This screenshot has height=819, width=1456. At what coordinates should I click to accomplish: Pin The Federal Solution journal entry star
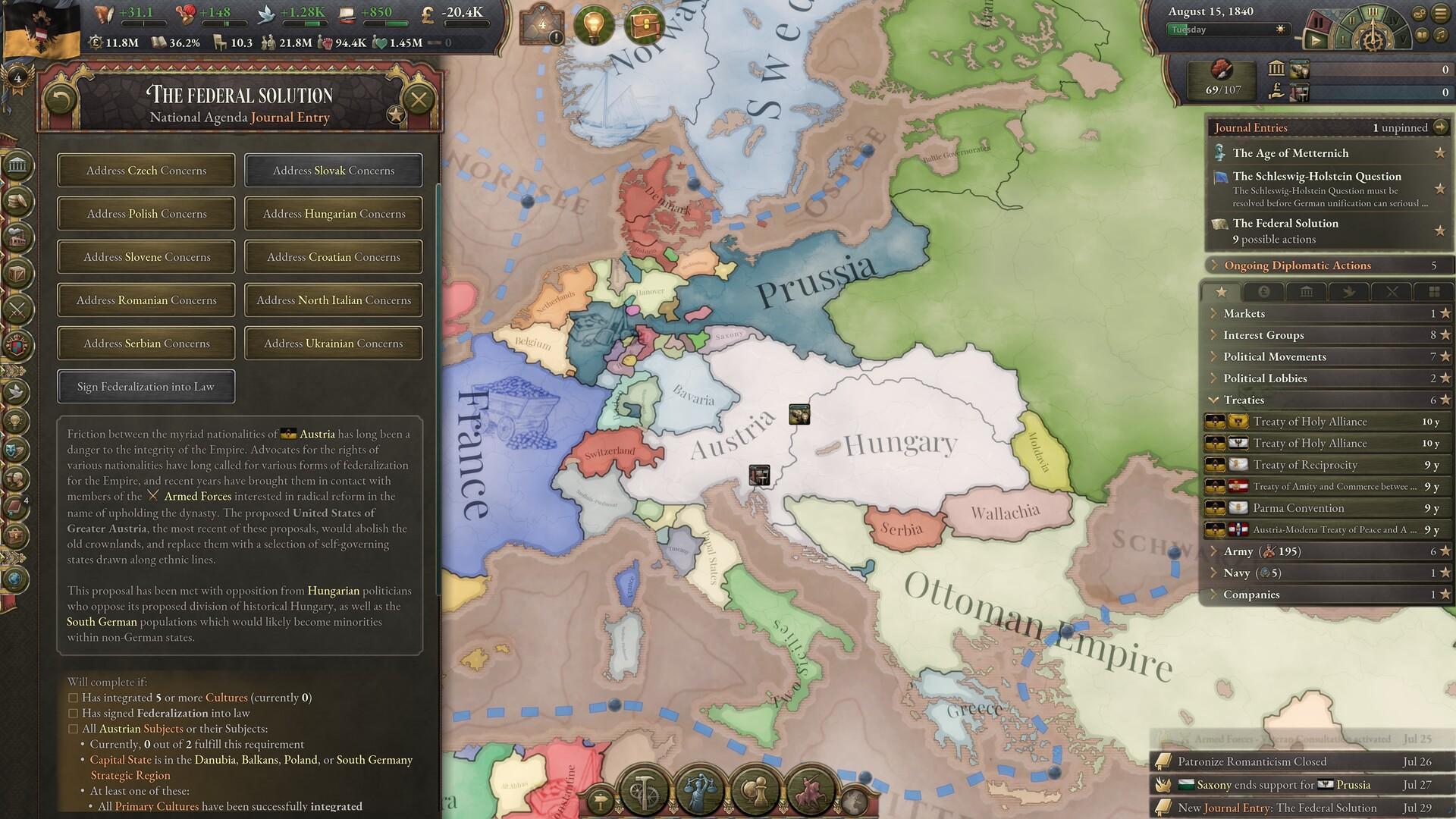pyautogui.click(x=1439, y=230)
